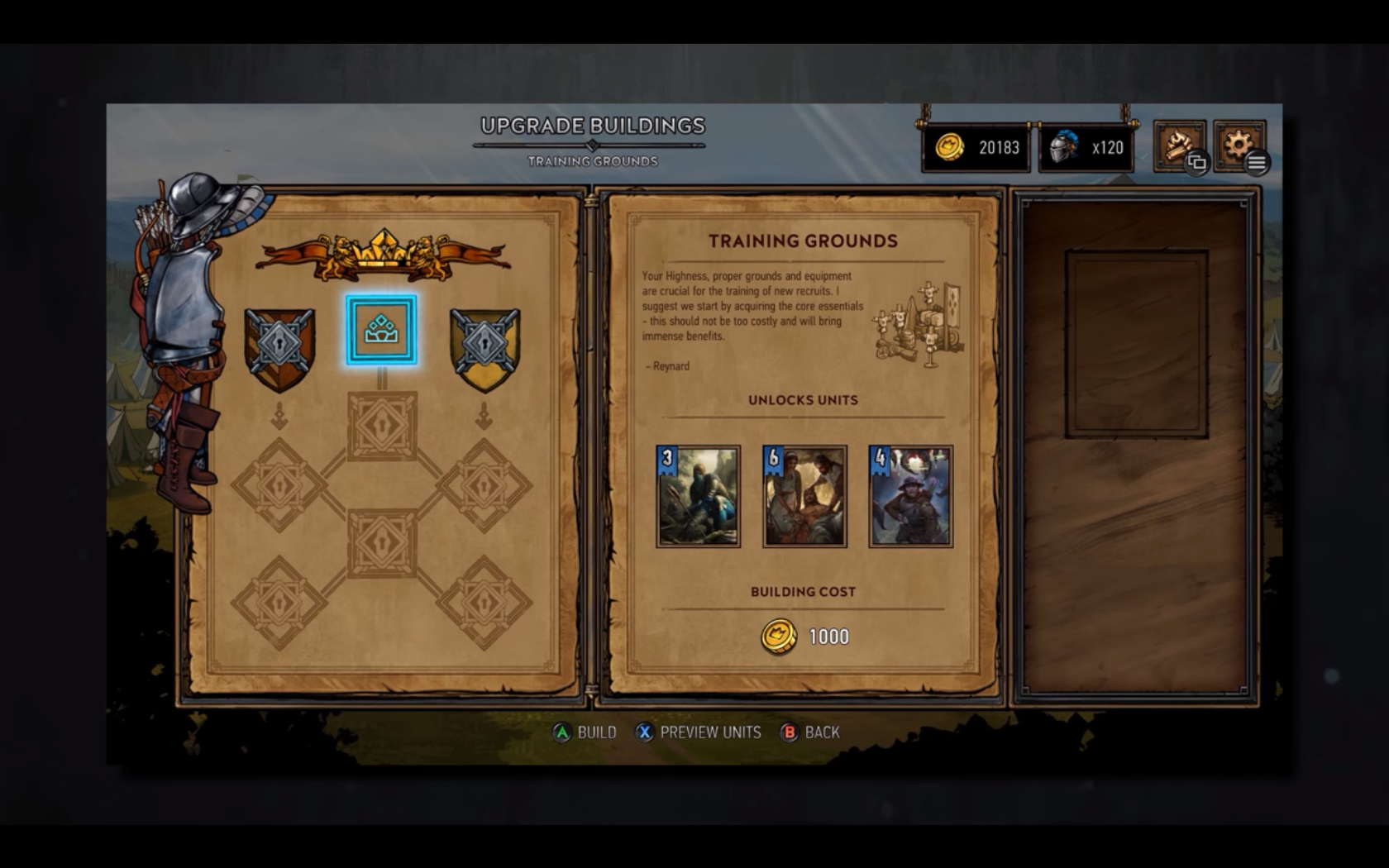Go Back from the upgrade screen
Image resolution: width=1389 pixels, height=868 pixels.
click(x=811, y=732)
